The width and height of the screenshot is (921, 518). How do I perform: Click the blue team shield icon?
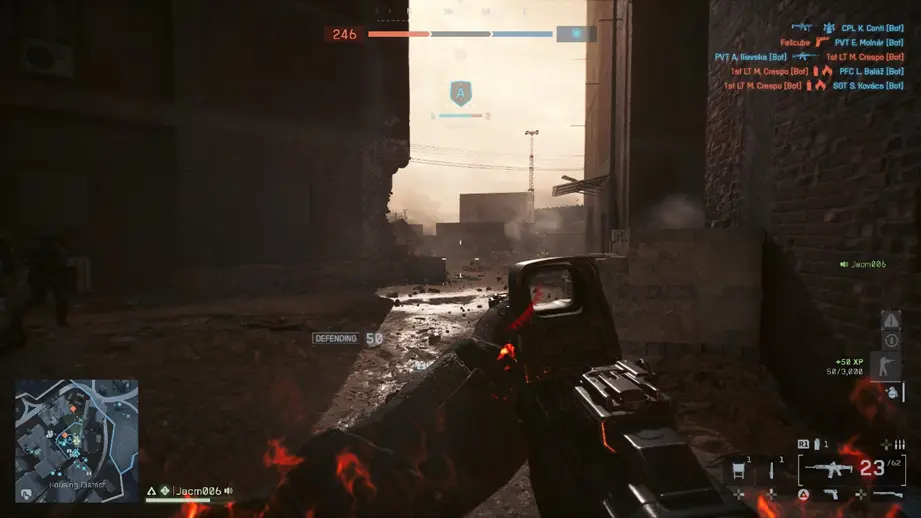coord(576,34)
